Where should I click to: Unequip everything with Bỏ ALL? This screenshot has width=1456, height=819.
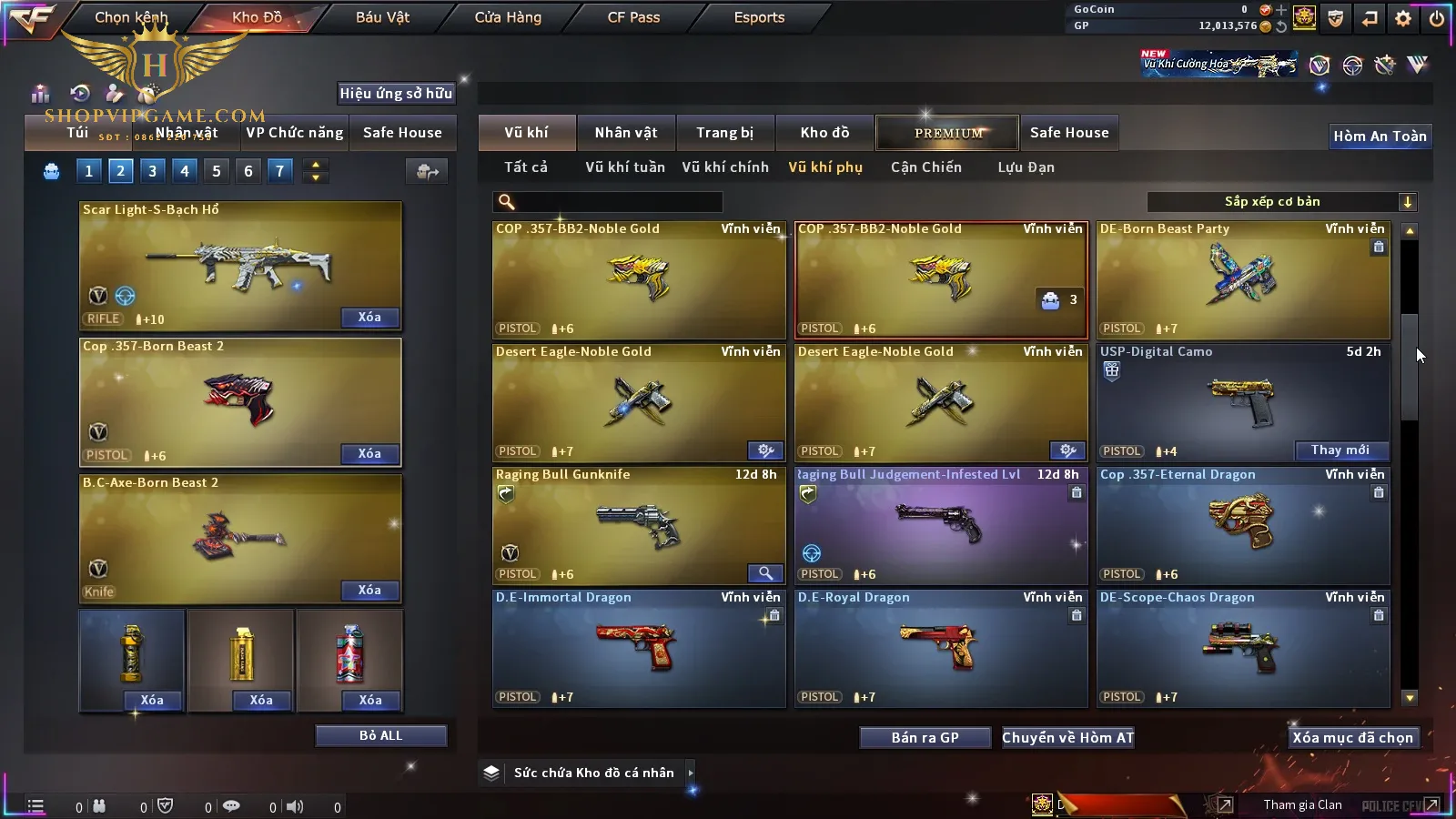(380, 736)
